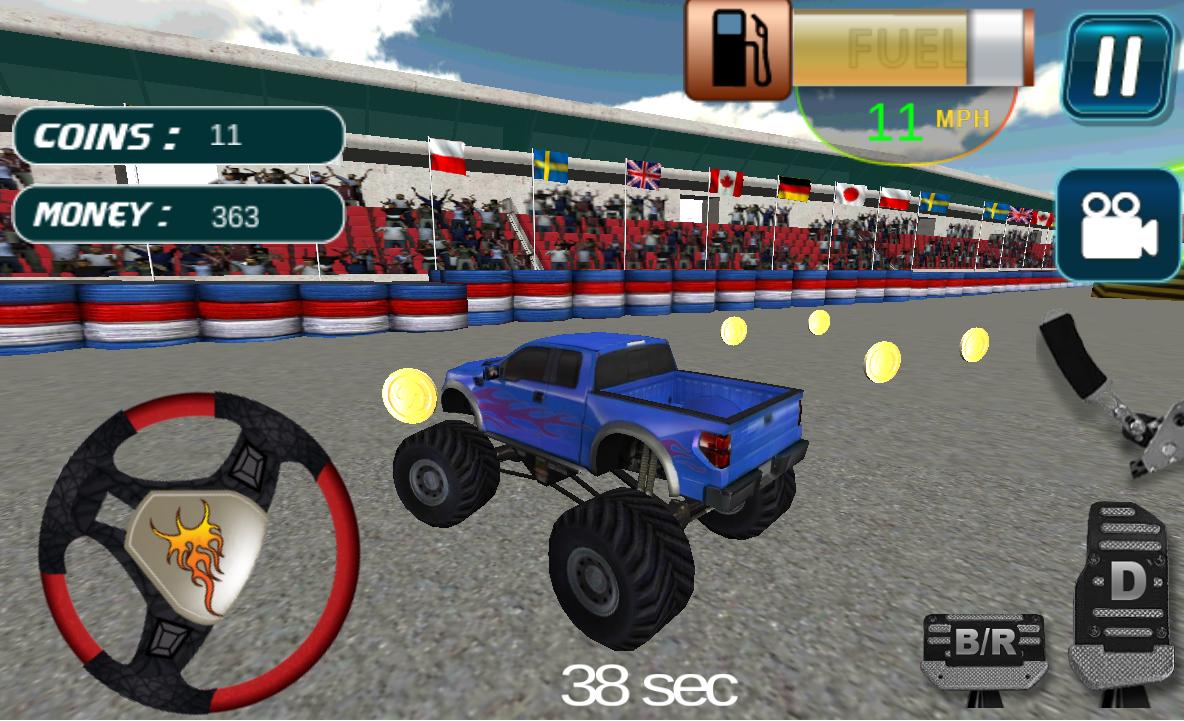Step on the D drive pedal
The height and width of the screenshot is (721, 1184).
tap(1124, 595)
